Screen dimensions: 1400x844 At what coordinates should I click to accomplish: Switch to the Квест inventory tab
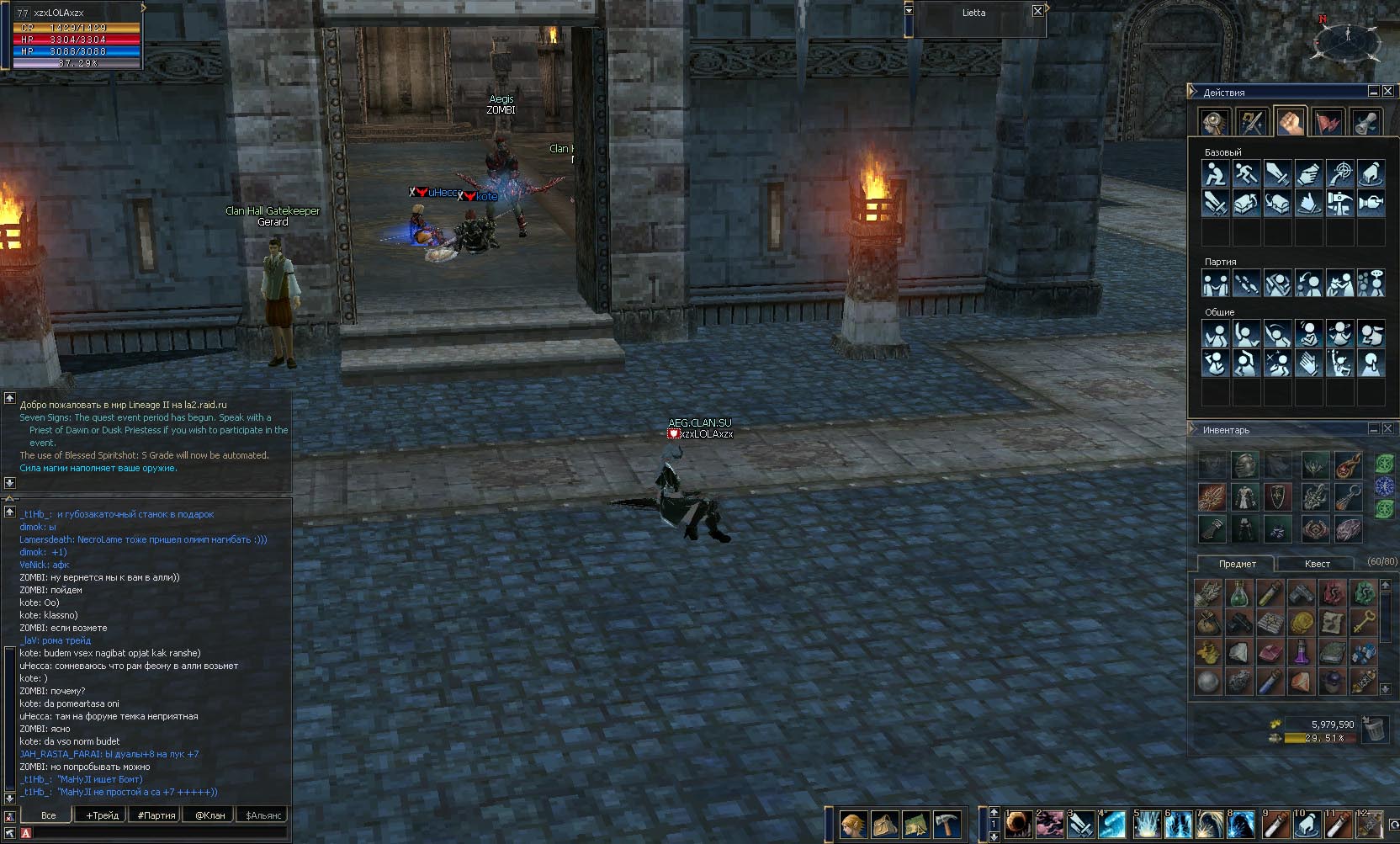[1317, 564]
